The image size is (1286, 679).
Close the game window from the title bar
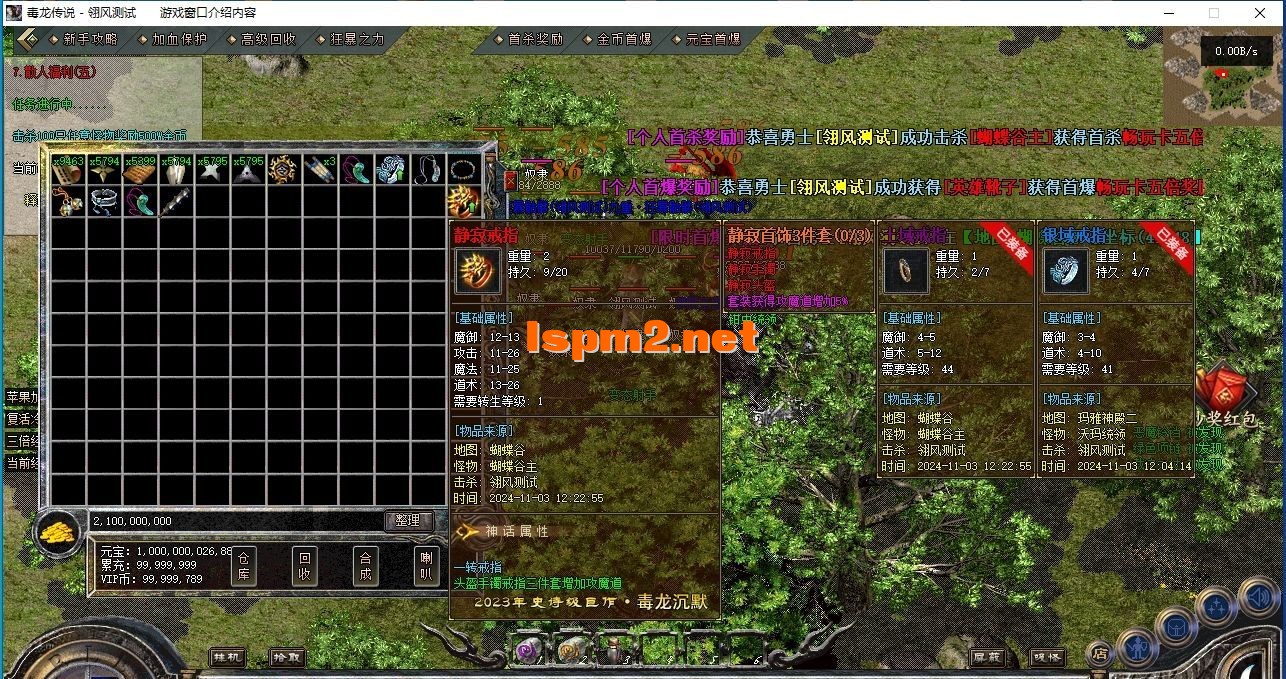click(x=1260, y=13)
